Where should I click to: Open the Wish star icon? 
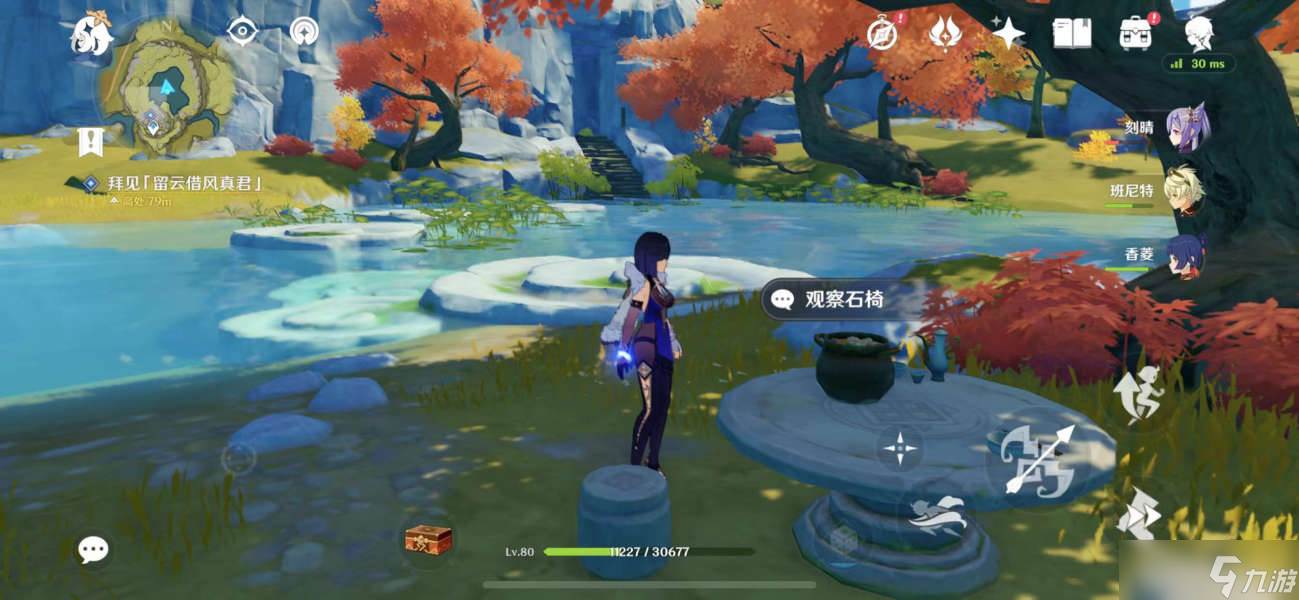click(1008, 33)
